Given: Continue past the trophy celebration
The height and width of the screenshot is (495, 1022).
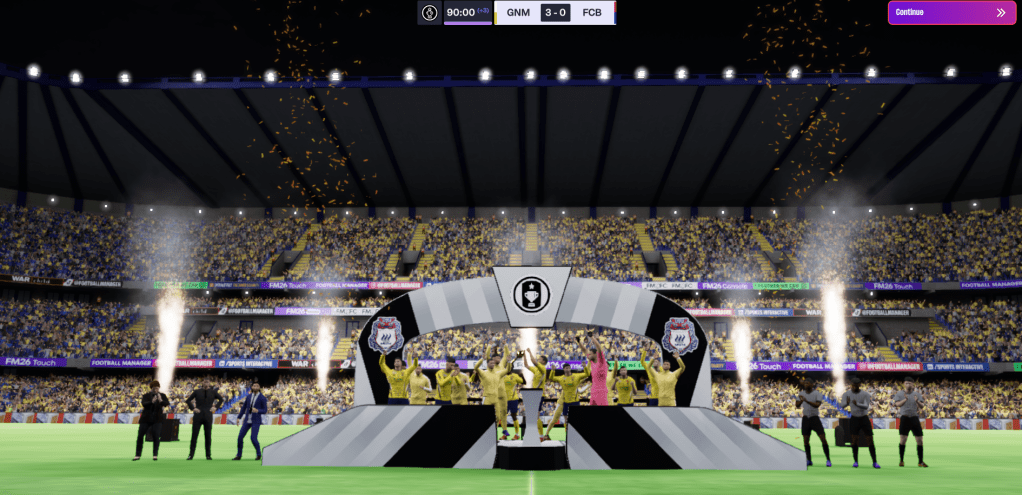Looking at the screenshot, I should click(952, 13).
